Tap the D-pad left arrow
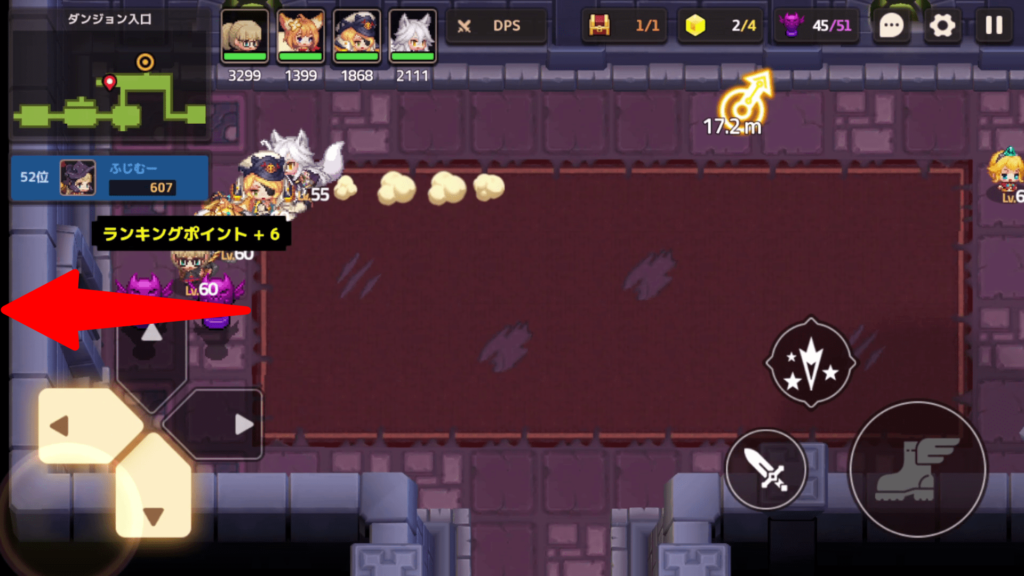 [78, 426]
